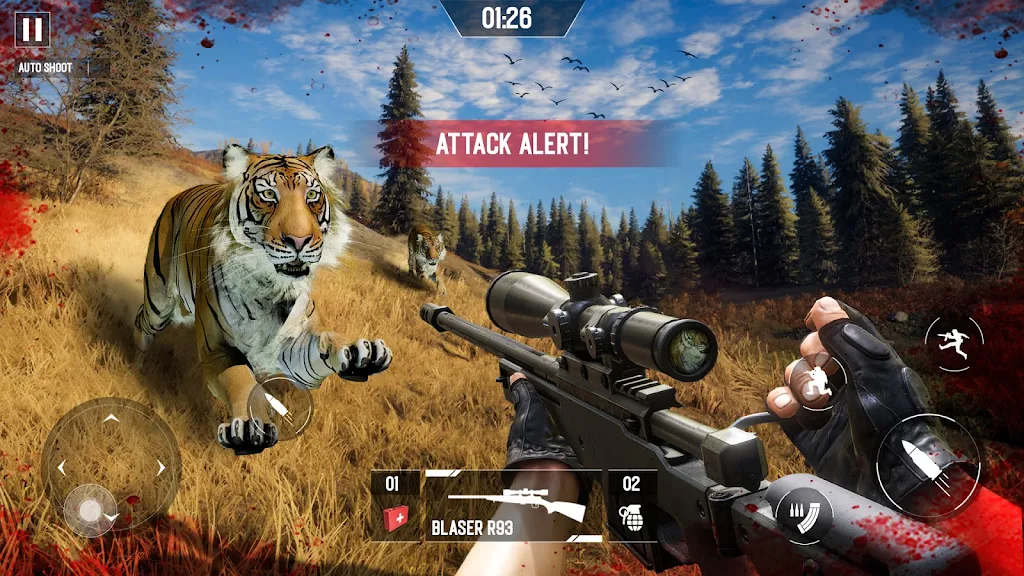The width and height of the screenshot is (1024, 576).
Task: Use the medkit item slot
Action: (394, 506)
